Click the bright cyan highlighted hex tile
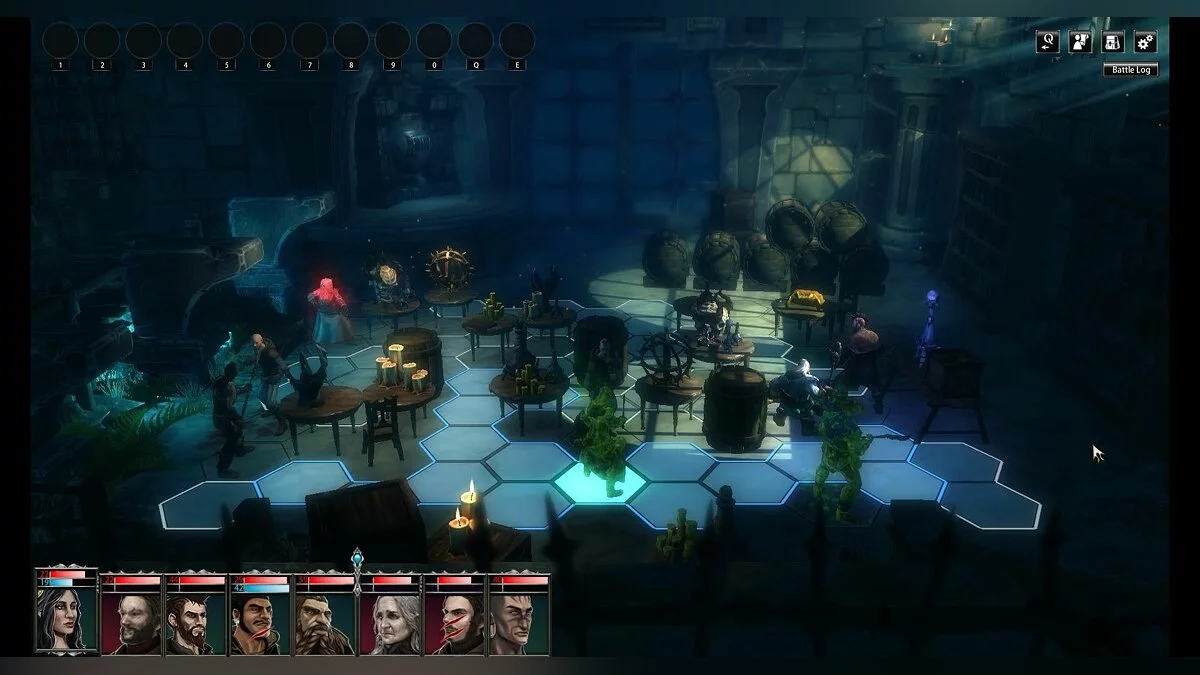 600,481
